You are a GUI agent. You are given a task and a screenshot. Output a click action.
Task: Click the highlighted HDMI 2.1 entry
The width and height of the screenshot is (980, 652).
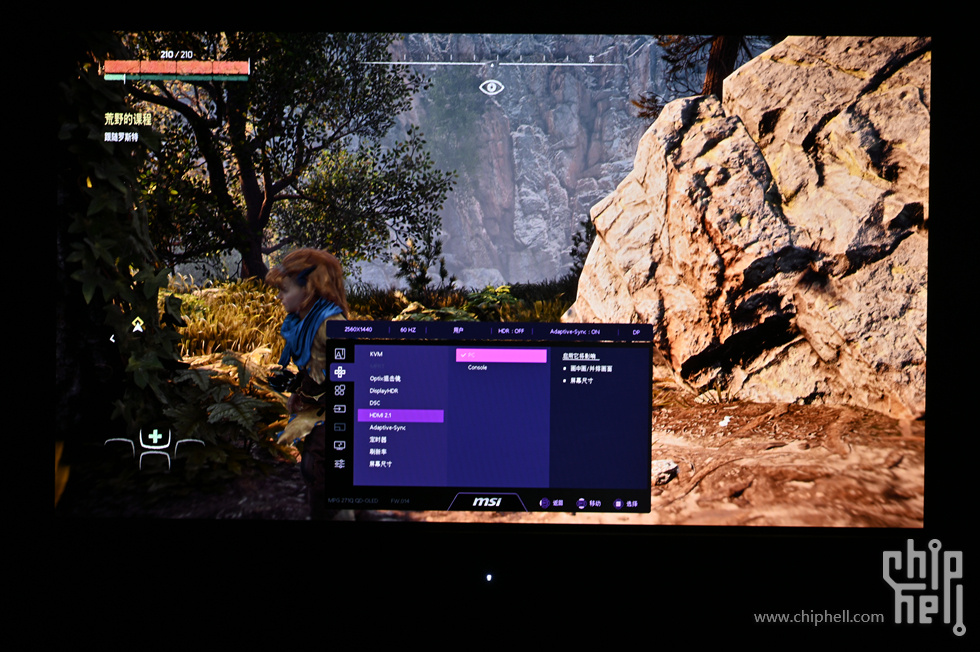point(400,415)
